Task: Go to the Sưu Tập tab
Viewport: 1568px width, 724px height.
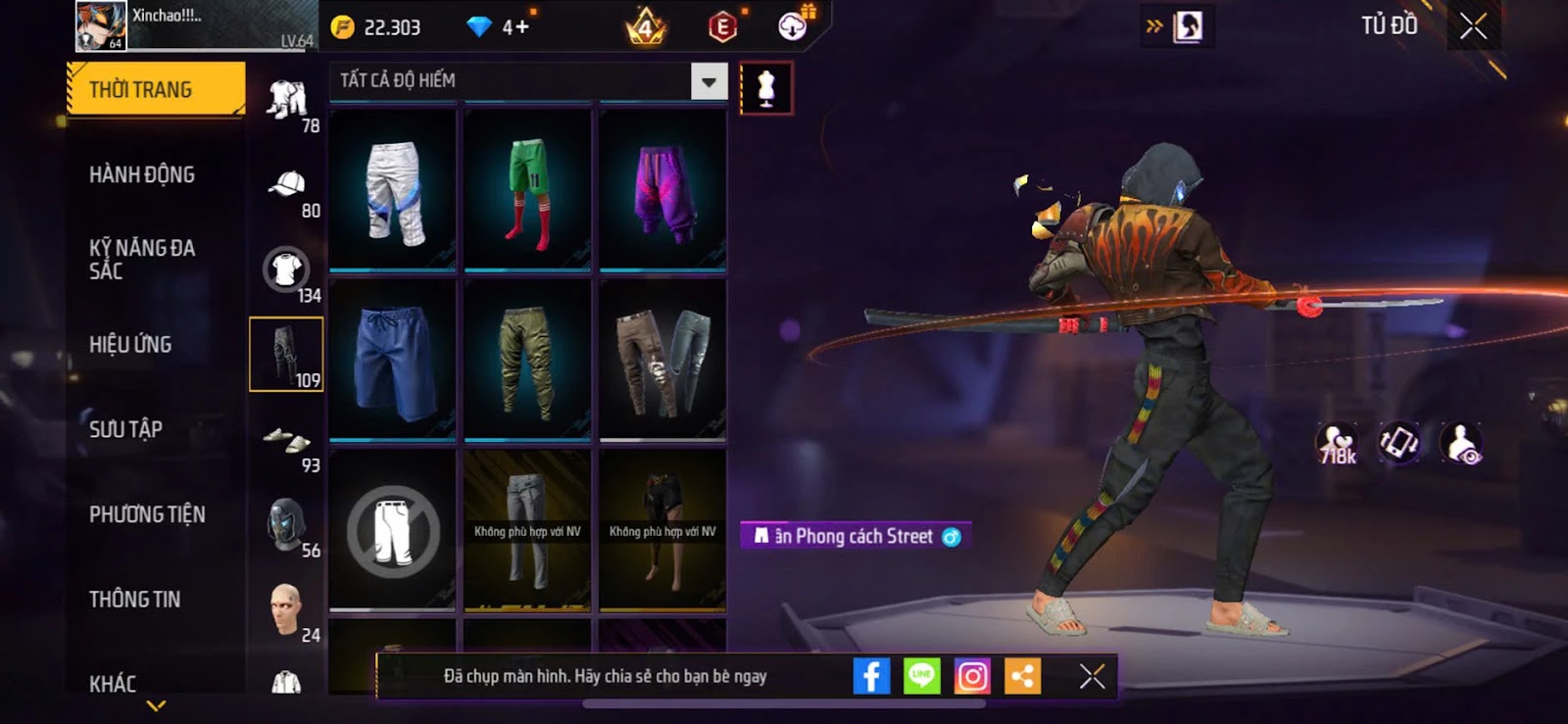Action: pyautogui.click(x=125, y=428)
